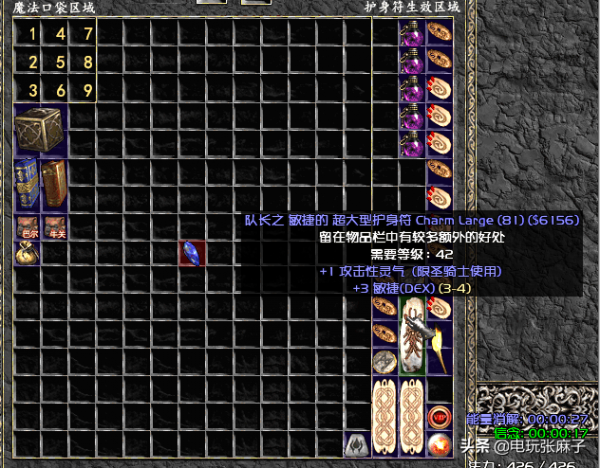The height and width of the screenshot is (468, 600).
Task: Click the pocket slot numbered 1
Action: 33,34
